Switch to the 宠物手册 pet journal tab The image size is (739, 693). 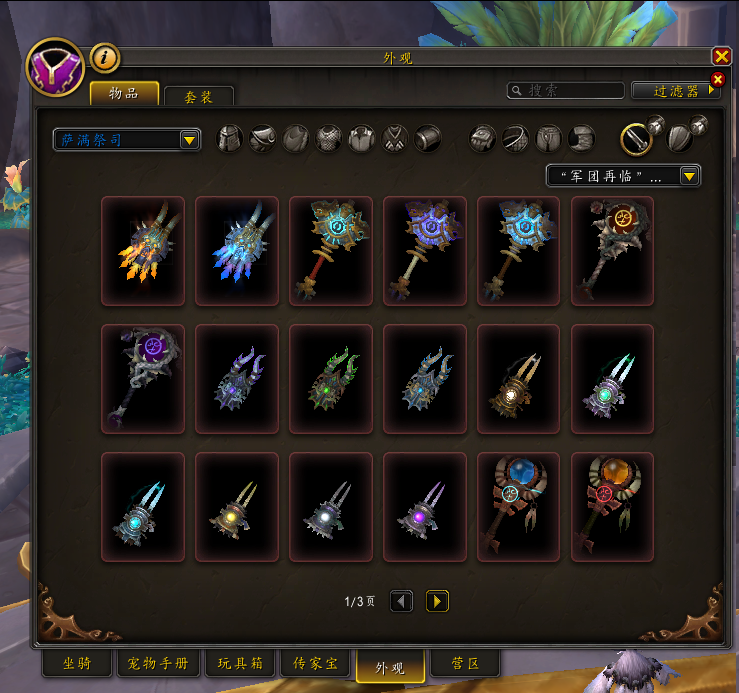(x=158, y=664)
